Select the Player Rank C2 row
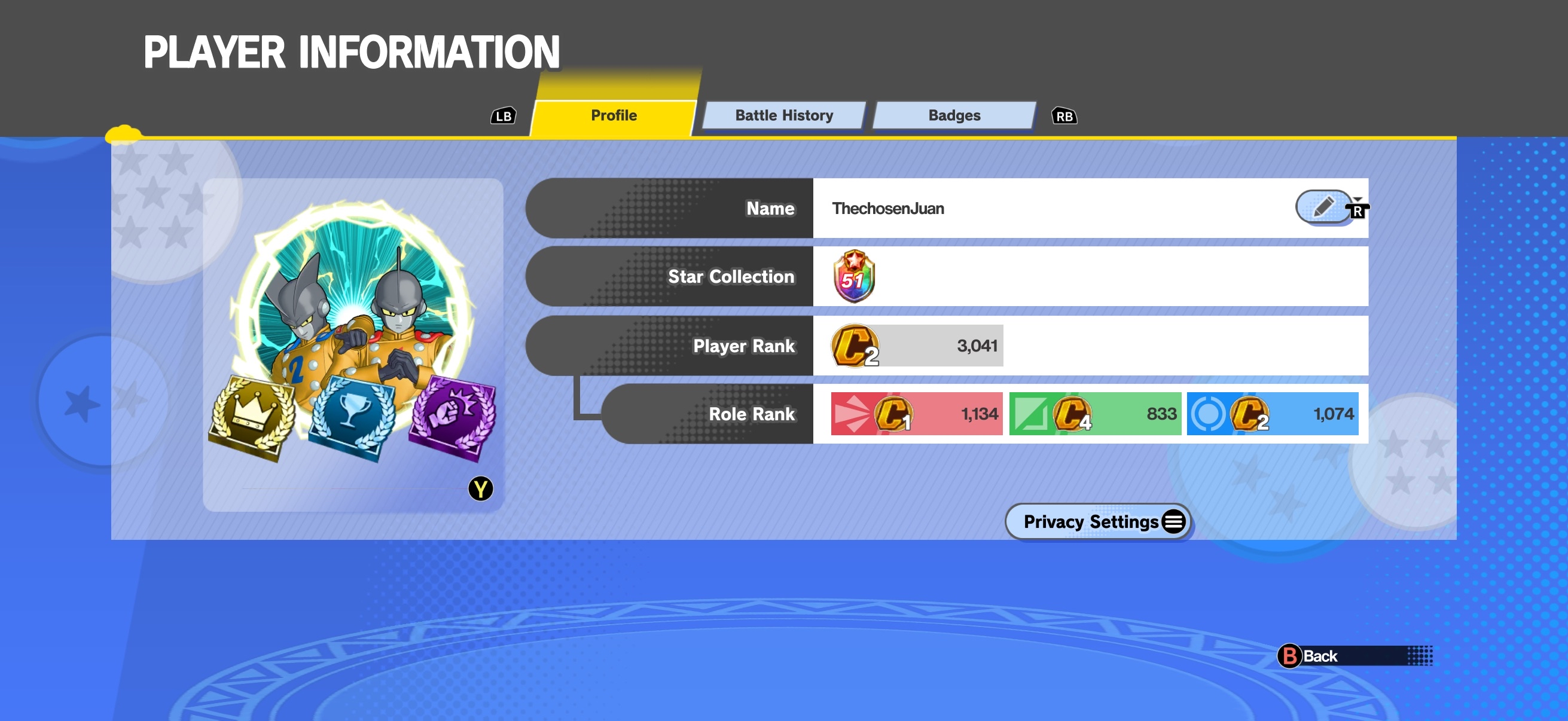The image size is (1568, 721). point(916,346)
